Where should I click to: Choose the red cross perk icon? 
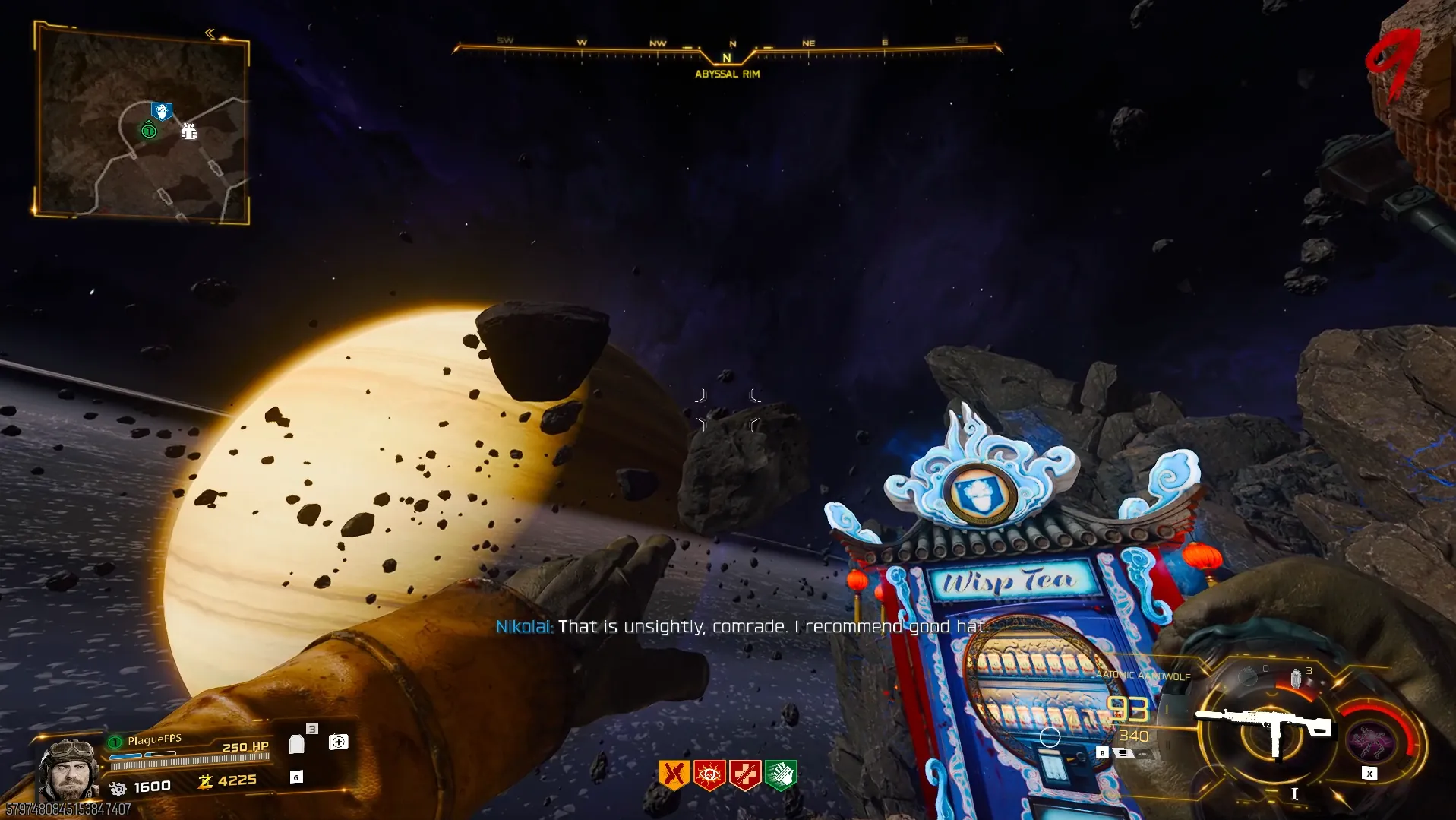point(745,775)
